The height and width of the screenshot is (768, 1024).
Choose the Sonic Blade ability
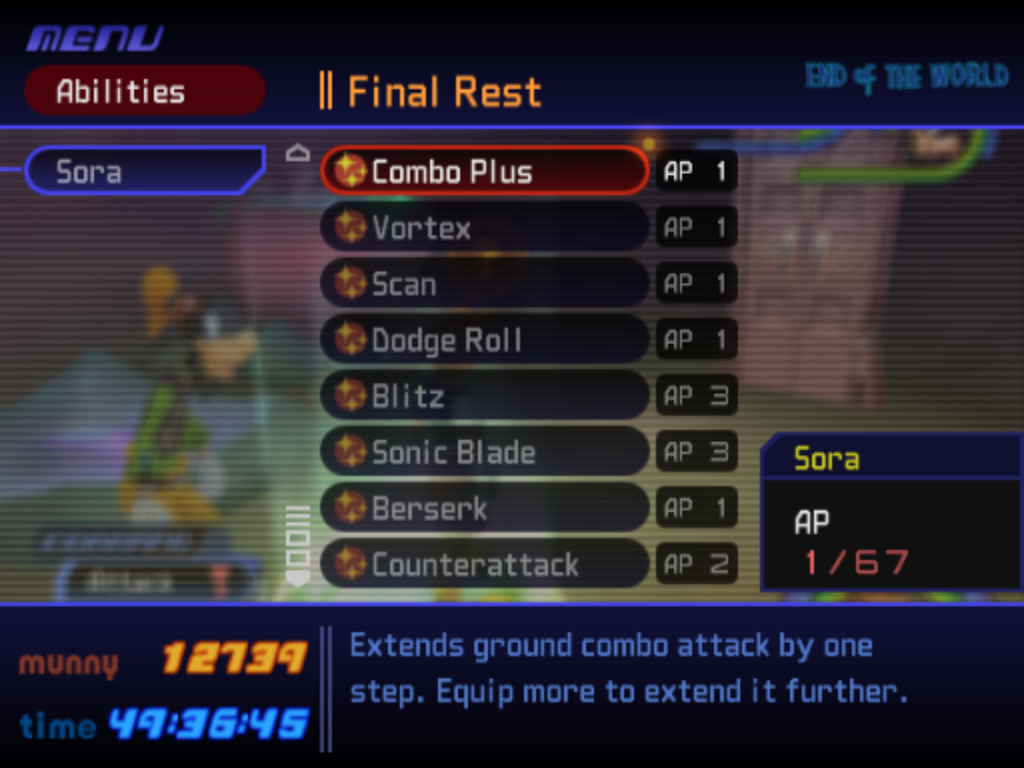484,452
